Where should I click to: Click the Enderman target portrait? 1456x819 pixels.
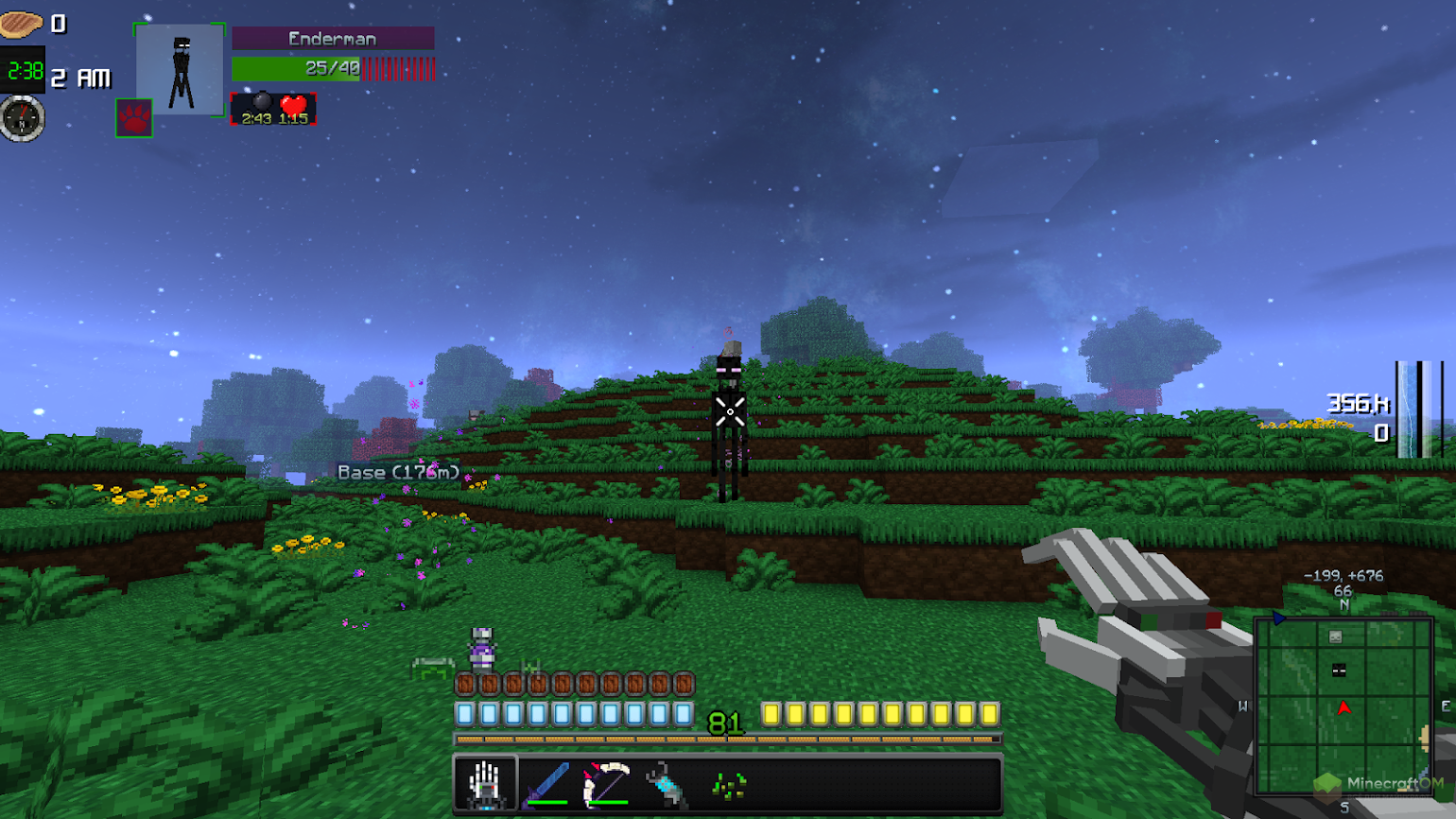coord(180,69)
